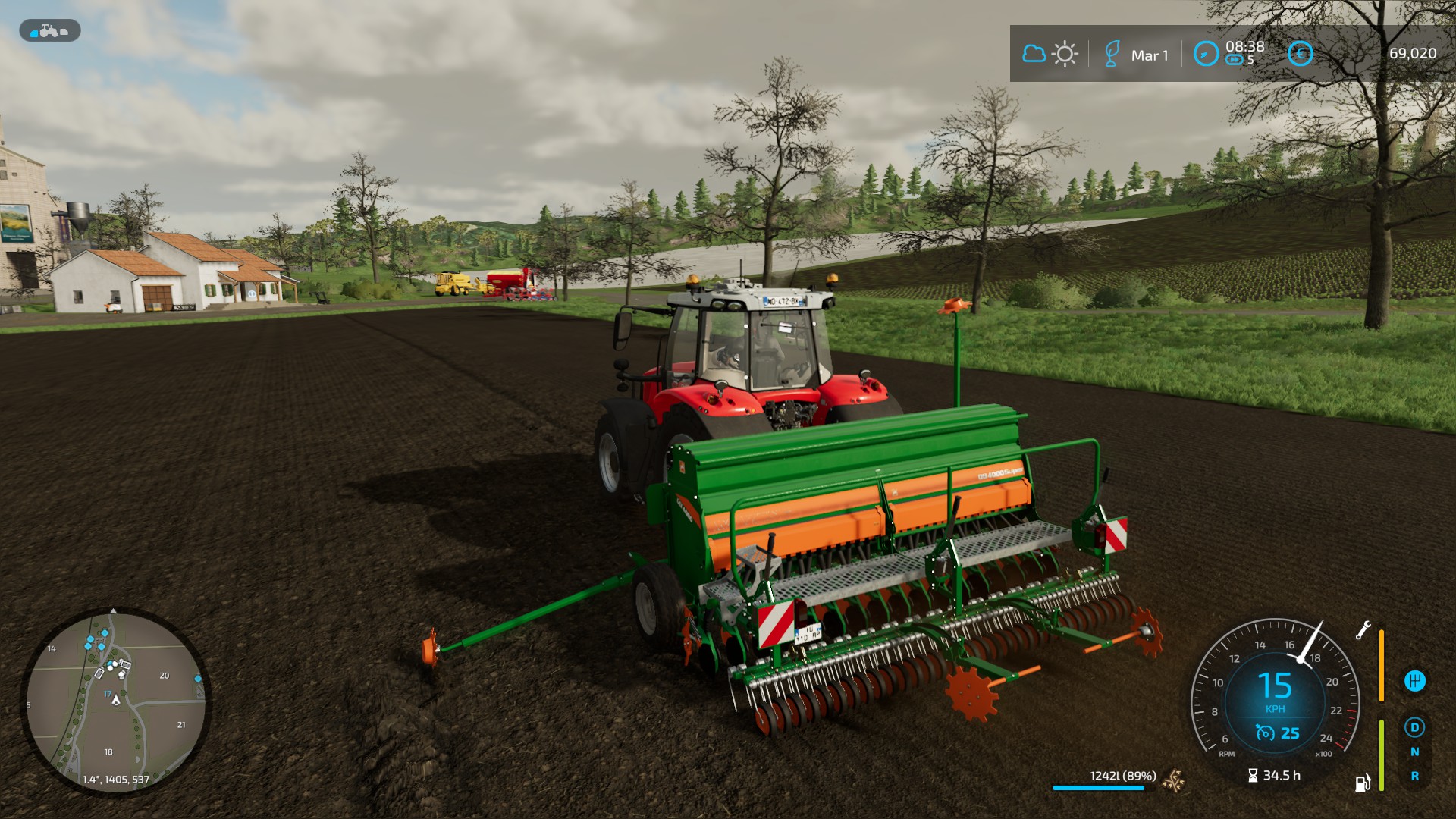Choose the R reverse gear indicator
Viewport: 1456px width, 819px height.
pos(1414,776)
